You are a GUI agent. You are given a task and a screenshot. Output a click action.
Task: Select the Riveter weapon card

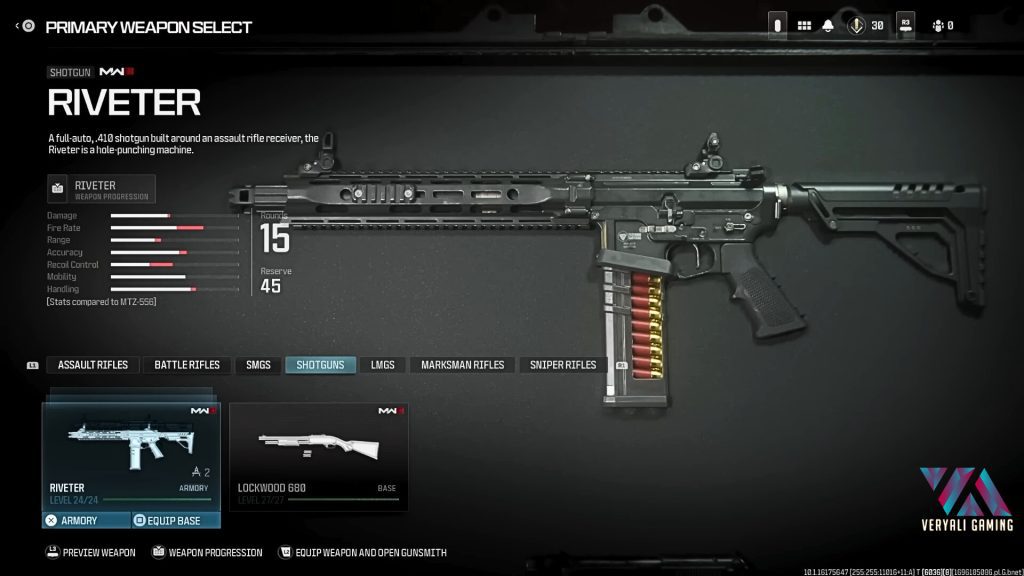coord(130,455)
